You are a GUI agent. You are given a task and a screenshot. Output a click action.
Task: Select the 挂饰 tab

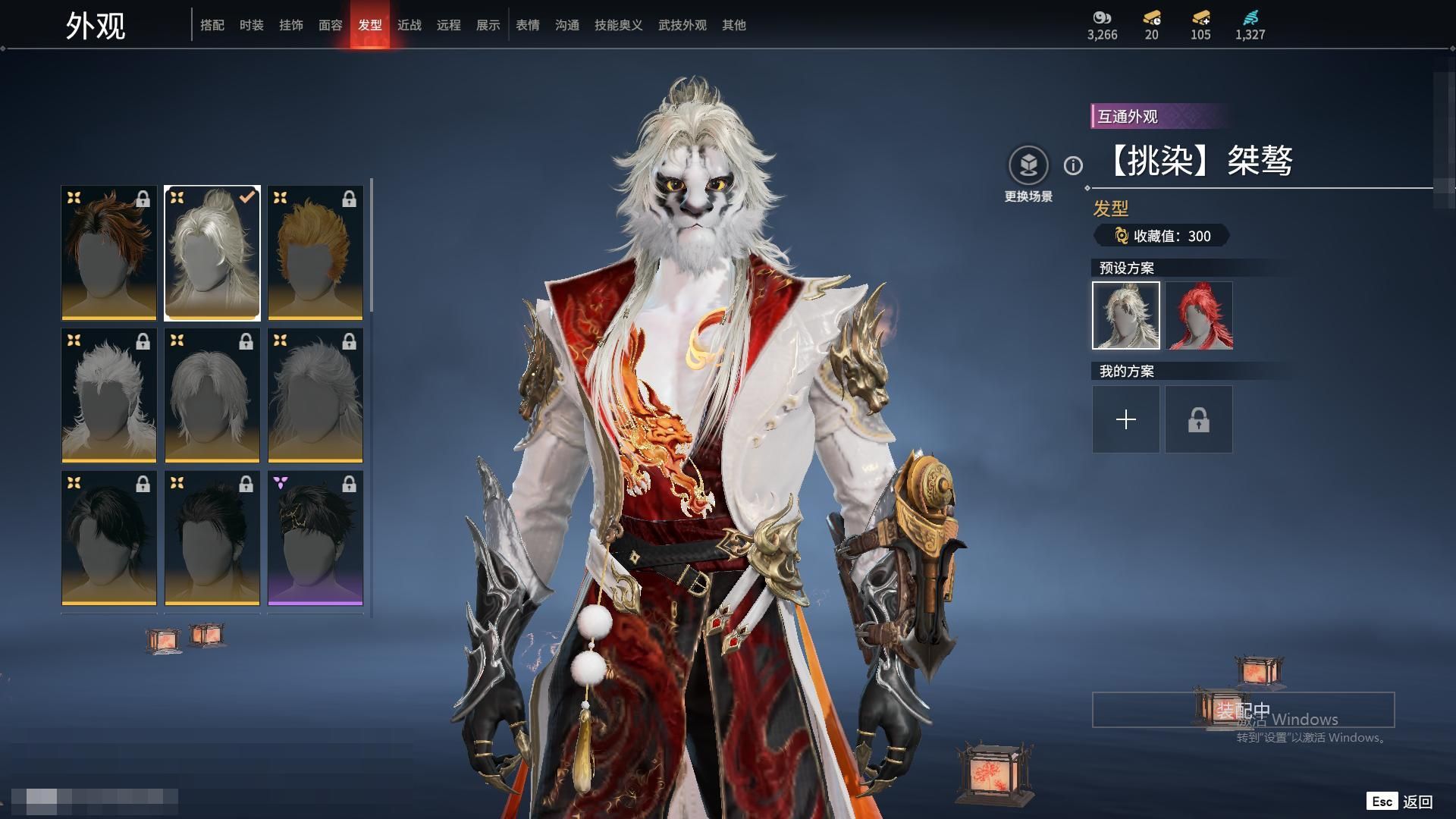pyautogui.click(x=291, y=25)
